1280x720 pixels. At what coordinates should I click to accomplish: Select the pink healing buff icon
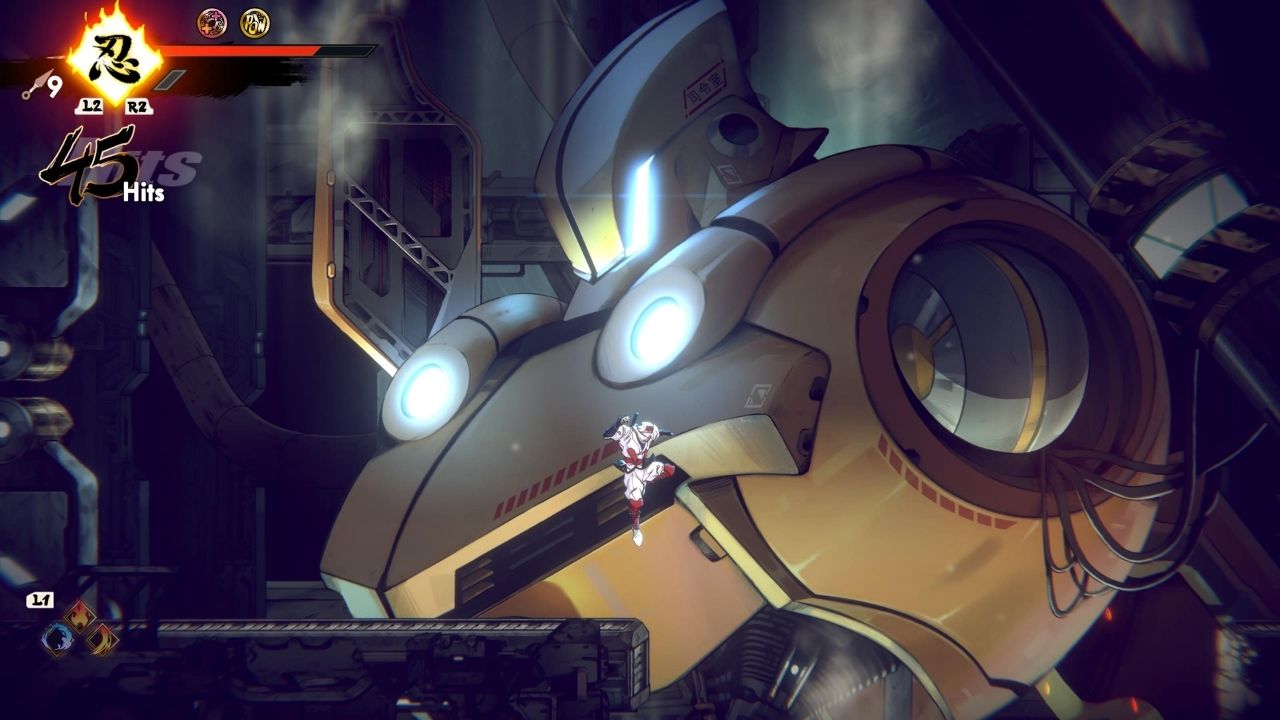pos(211,22)
